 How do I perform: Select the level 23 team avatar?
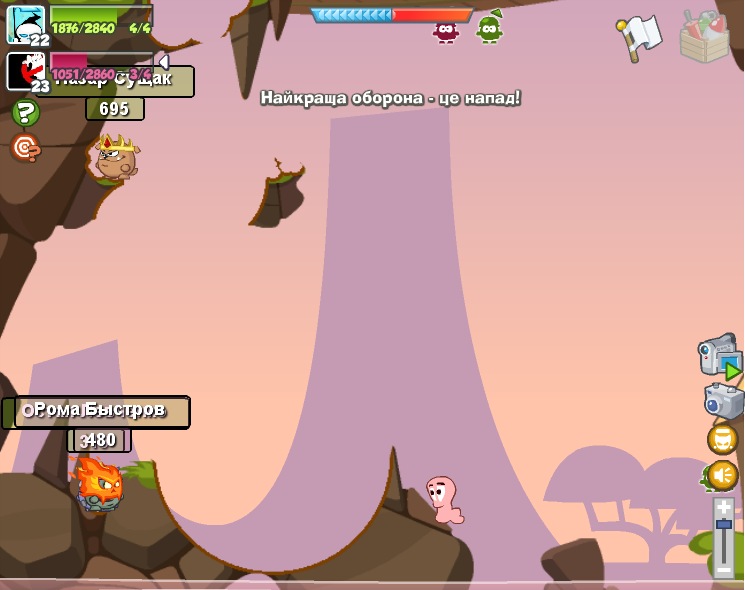point(25,71)
